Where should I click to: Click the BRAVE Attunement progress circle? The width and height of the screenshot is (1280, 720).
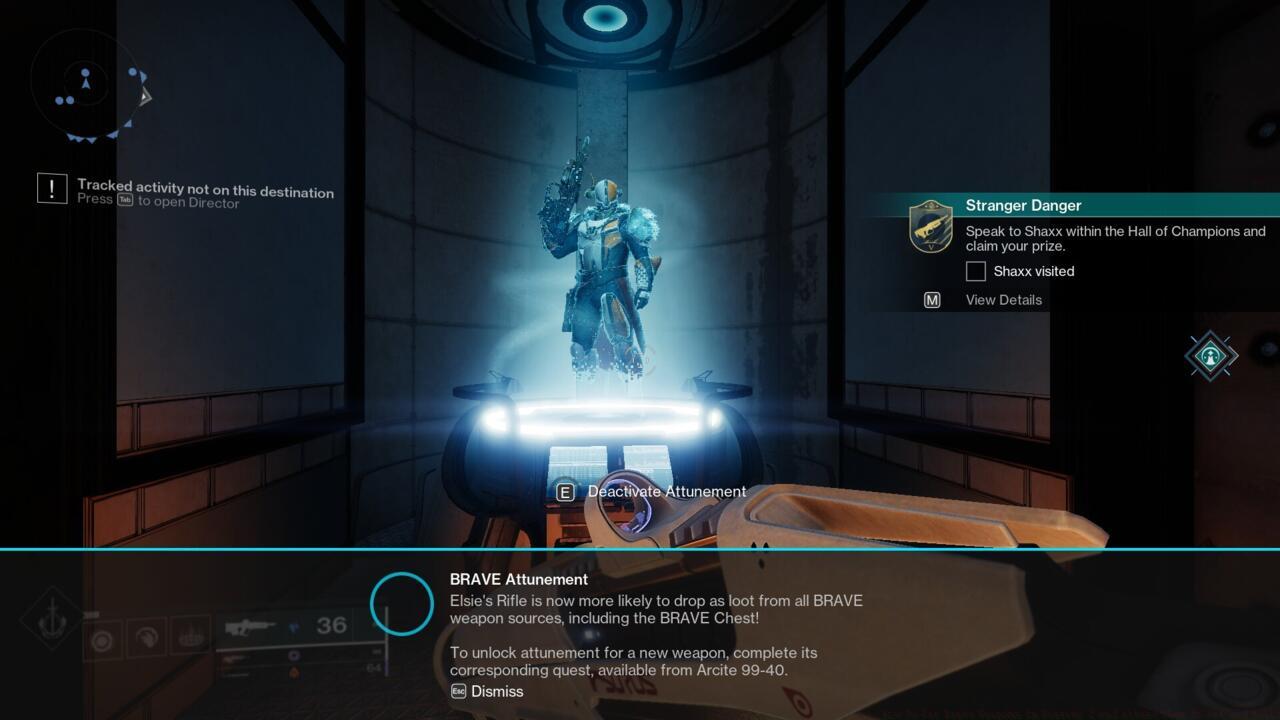click(x=402, y=603)
